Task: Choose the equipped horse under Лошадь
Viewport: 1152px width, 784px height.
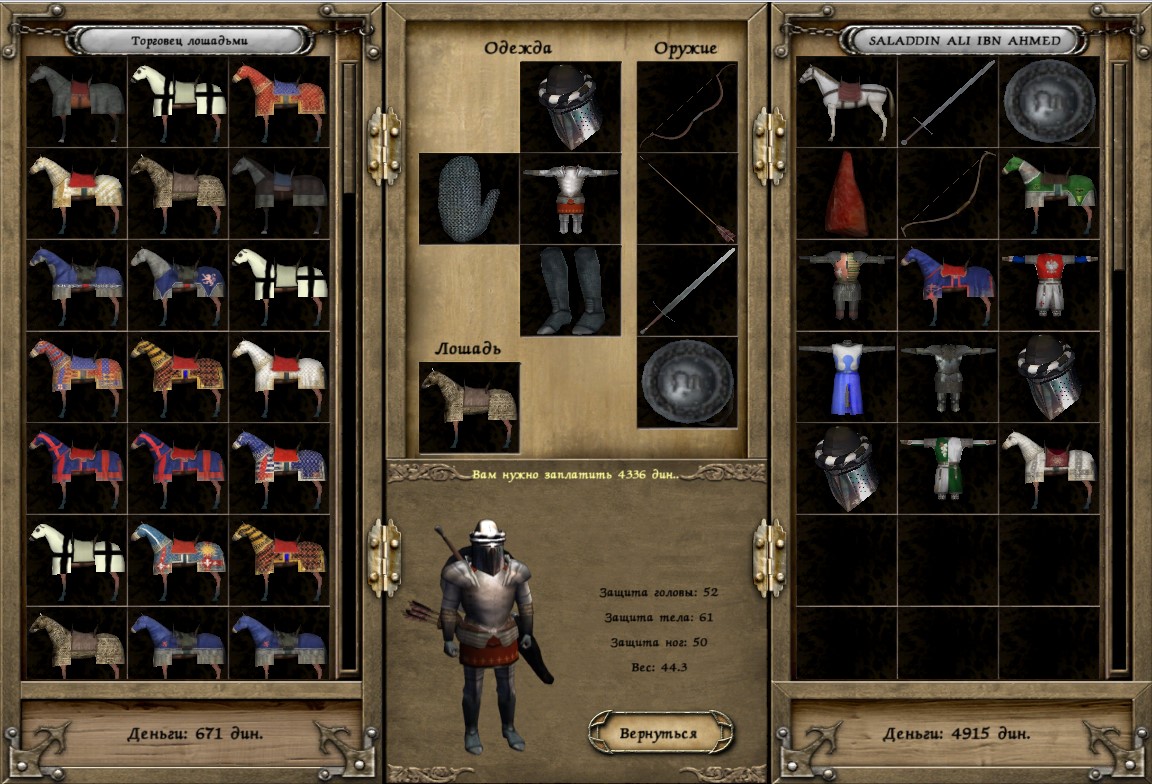Action: 469,406
